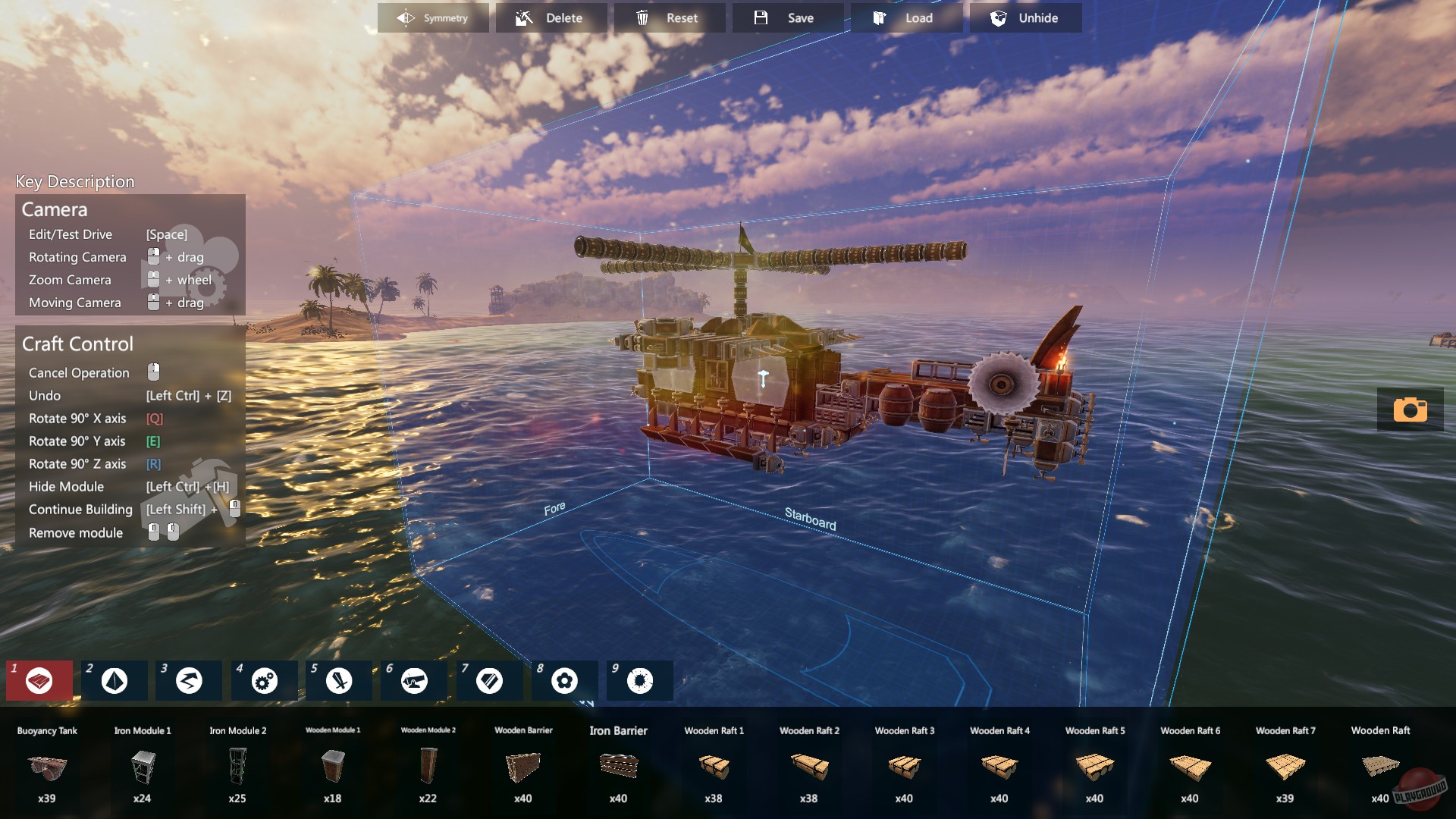Open the Load menu
Screen dimensions: 1456x819
click(907, 17)
